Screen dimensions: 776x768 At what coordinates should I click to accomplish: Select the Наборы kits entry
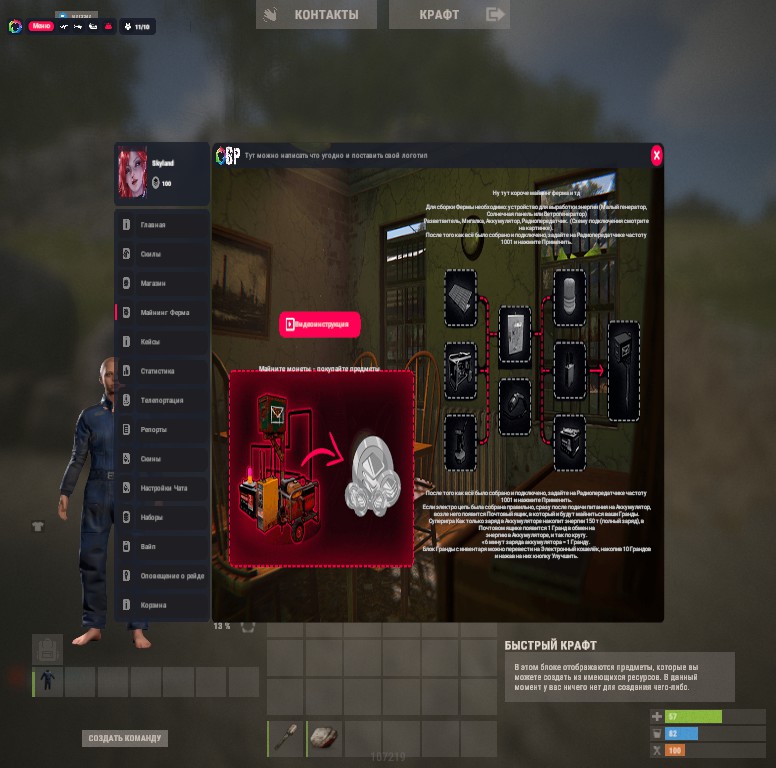pyautogui.click(x=162, y=518)
